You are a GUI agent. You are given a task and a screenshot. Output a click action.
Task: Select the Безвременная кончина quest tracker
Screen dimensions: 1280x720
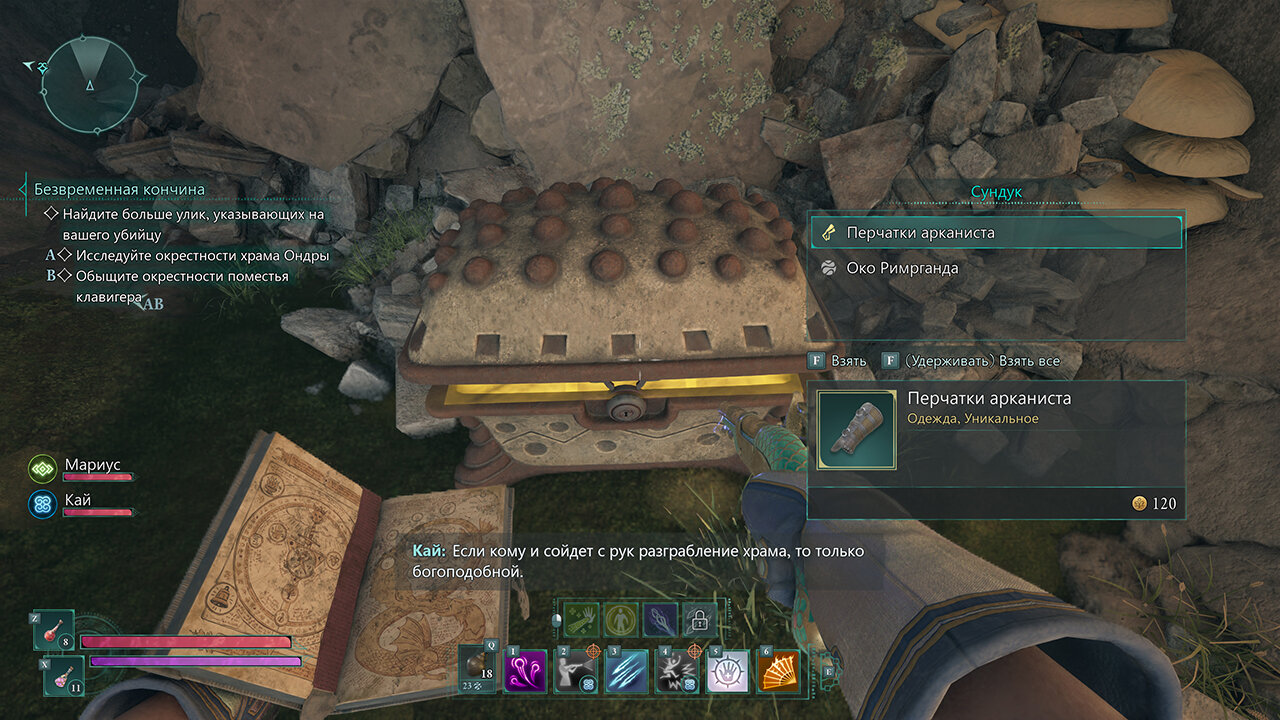pyautogui.click(x=119, y=189)
